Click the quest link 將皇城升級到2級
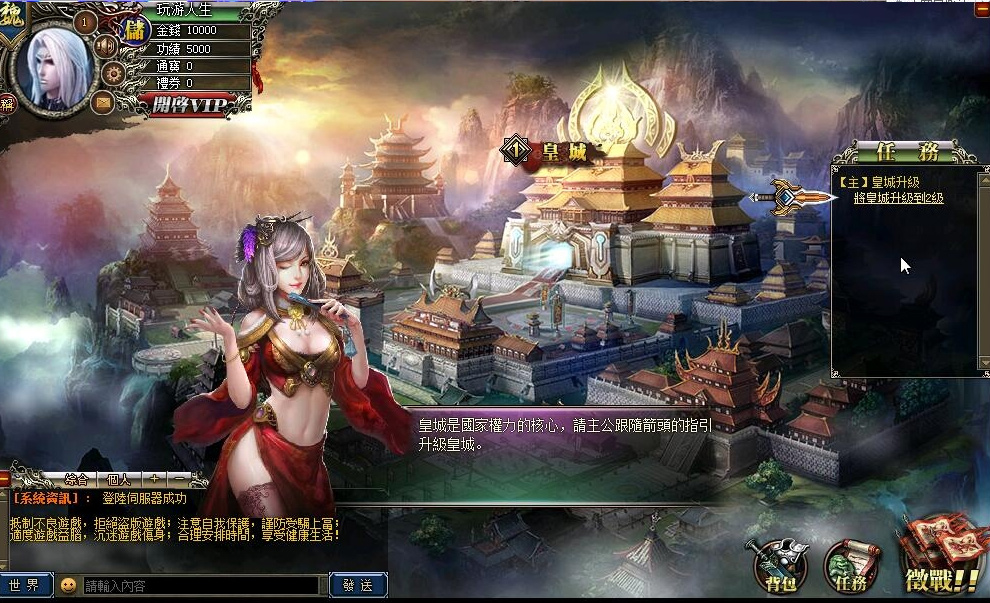This screenshot has width=990, height=603. 898,198
